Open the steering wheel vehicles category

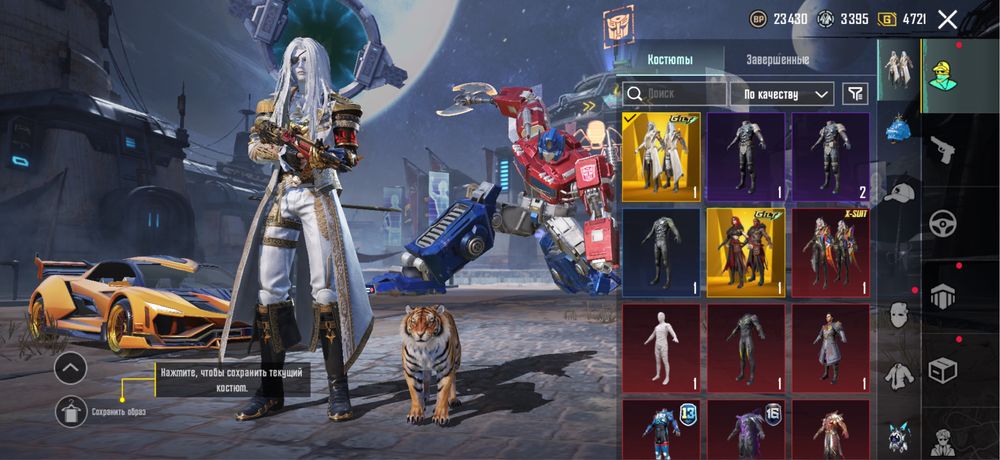point(943,224)
